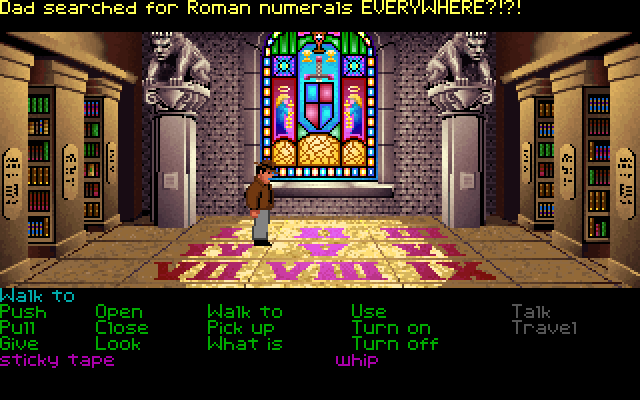The height and width of the screenshot is (400, 640).
Task: Pick the whip inventory item
Action: [x=356, y=360]
